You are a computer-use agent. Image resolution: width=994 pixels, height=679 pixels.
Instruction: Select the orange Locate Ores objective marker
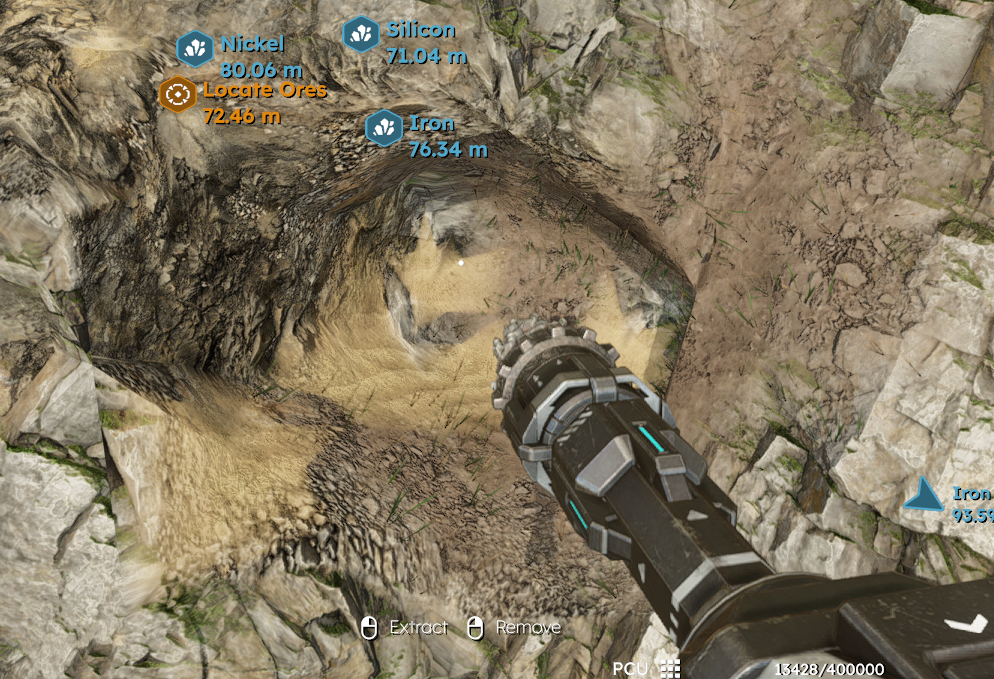(178, 94)
